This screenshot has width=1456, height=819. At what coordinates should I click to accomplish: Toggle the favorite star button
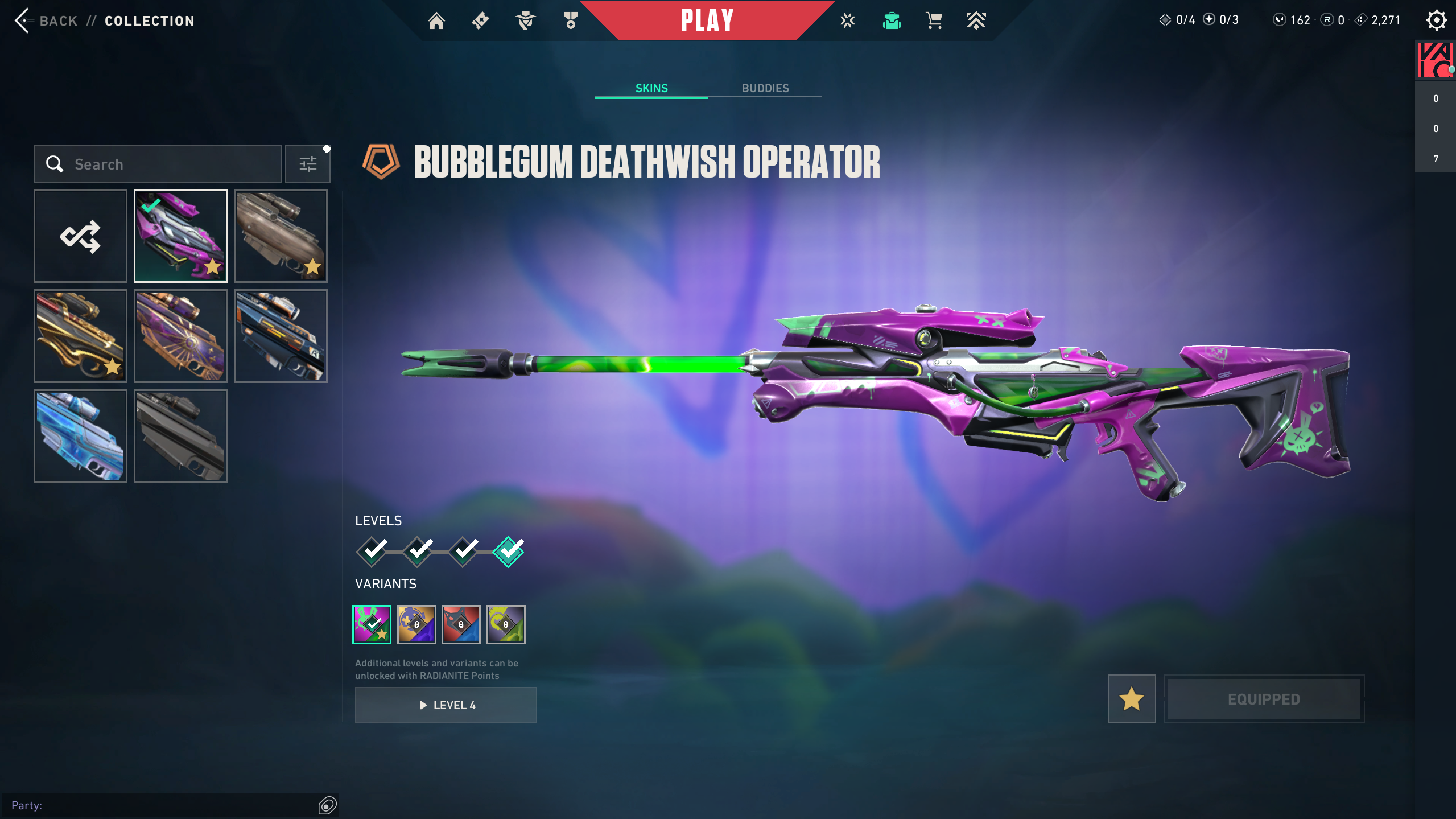coord(1132,699)
